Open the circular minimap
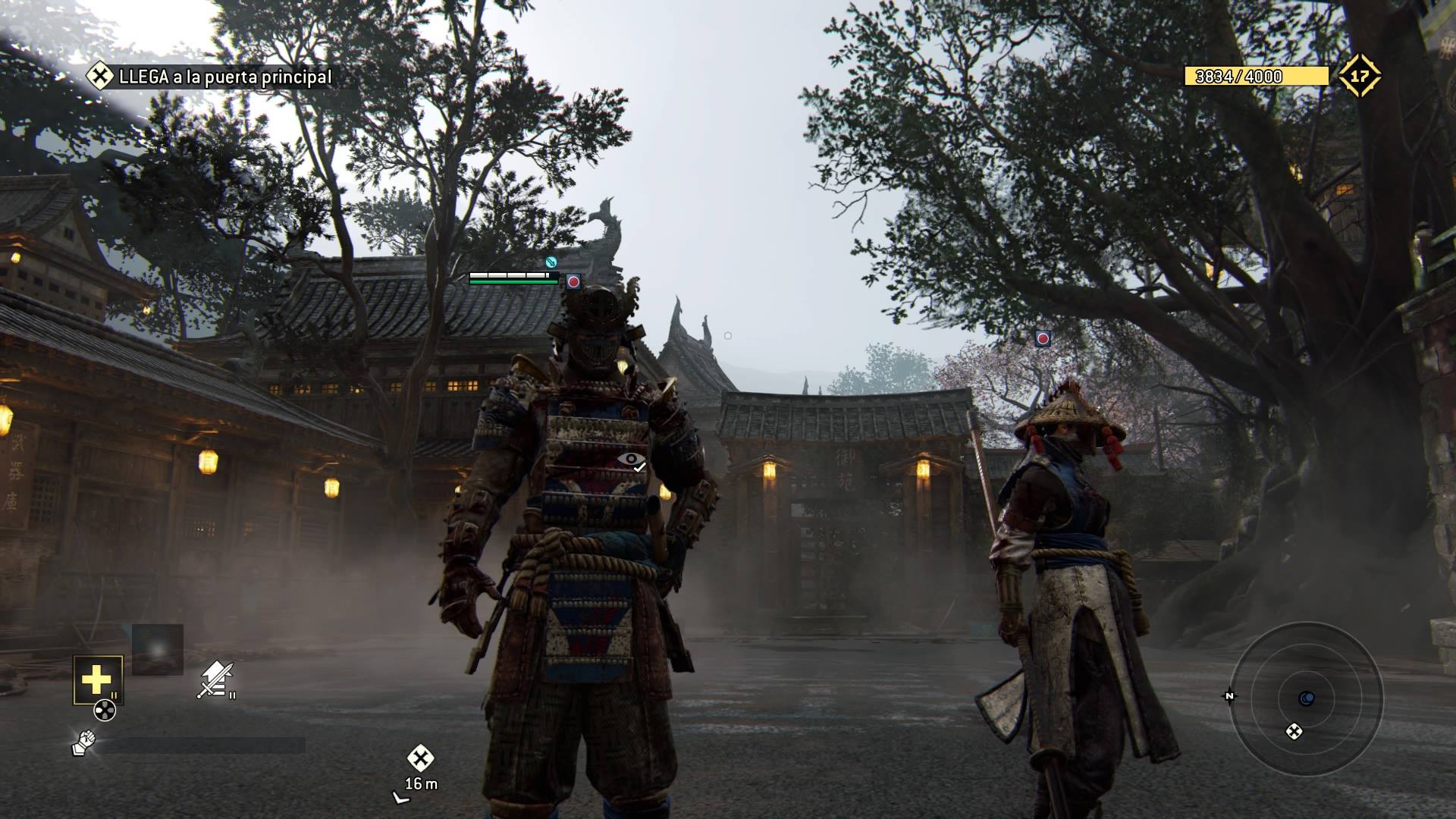 1306,698
